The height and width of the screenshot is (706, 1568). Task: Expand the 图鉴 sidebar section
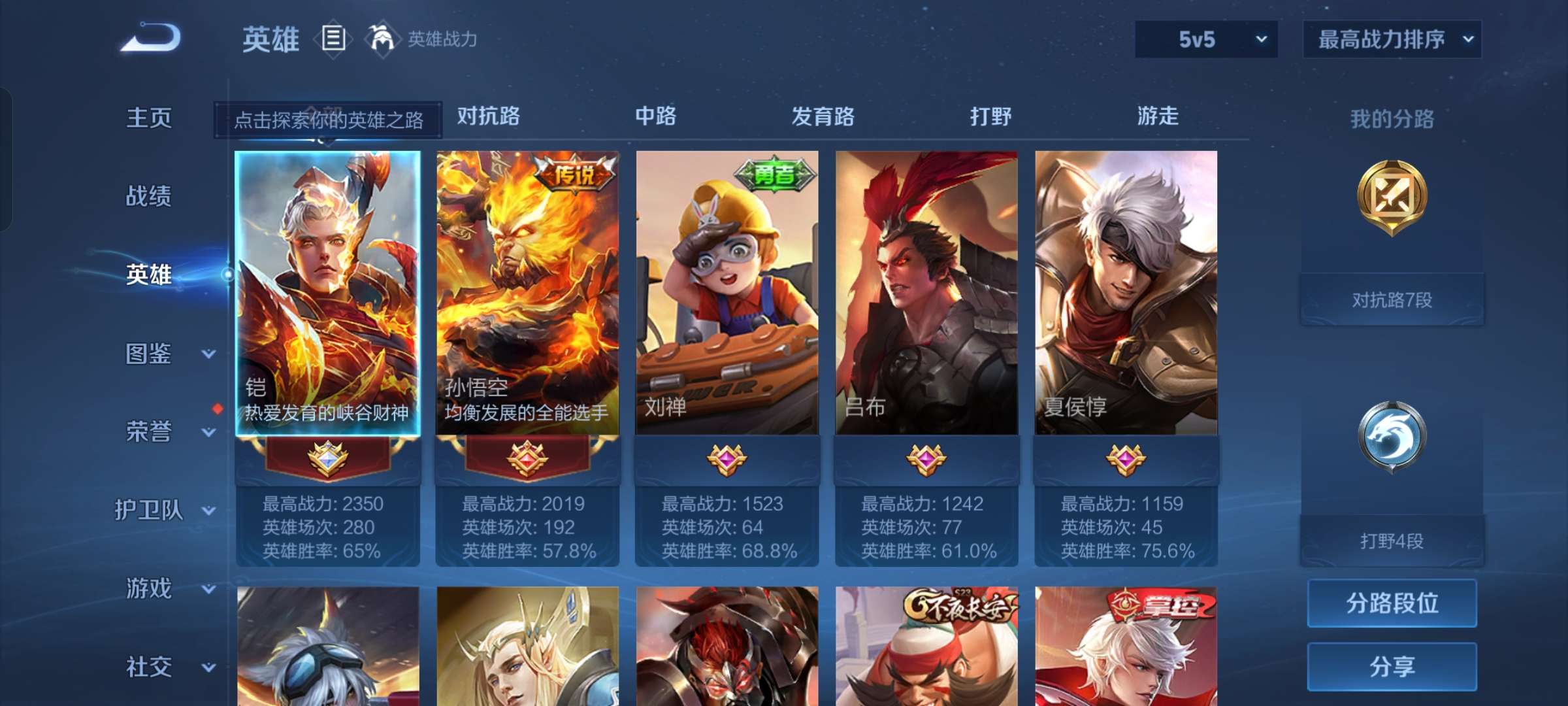coord(157,354)
